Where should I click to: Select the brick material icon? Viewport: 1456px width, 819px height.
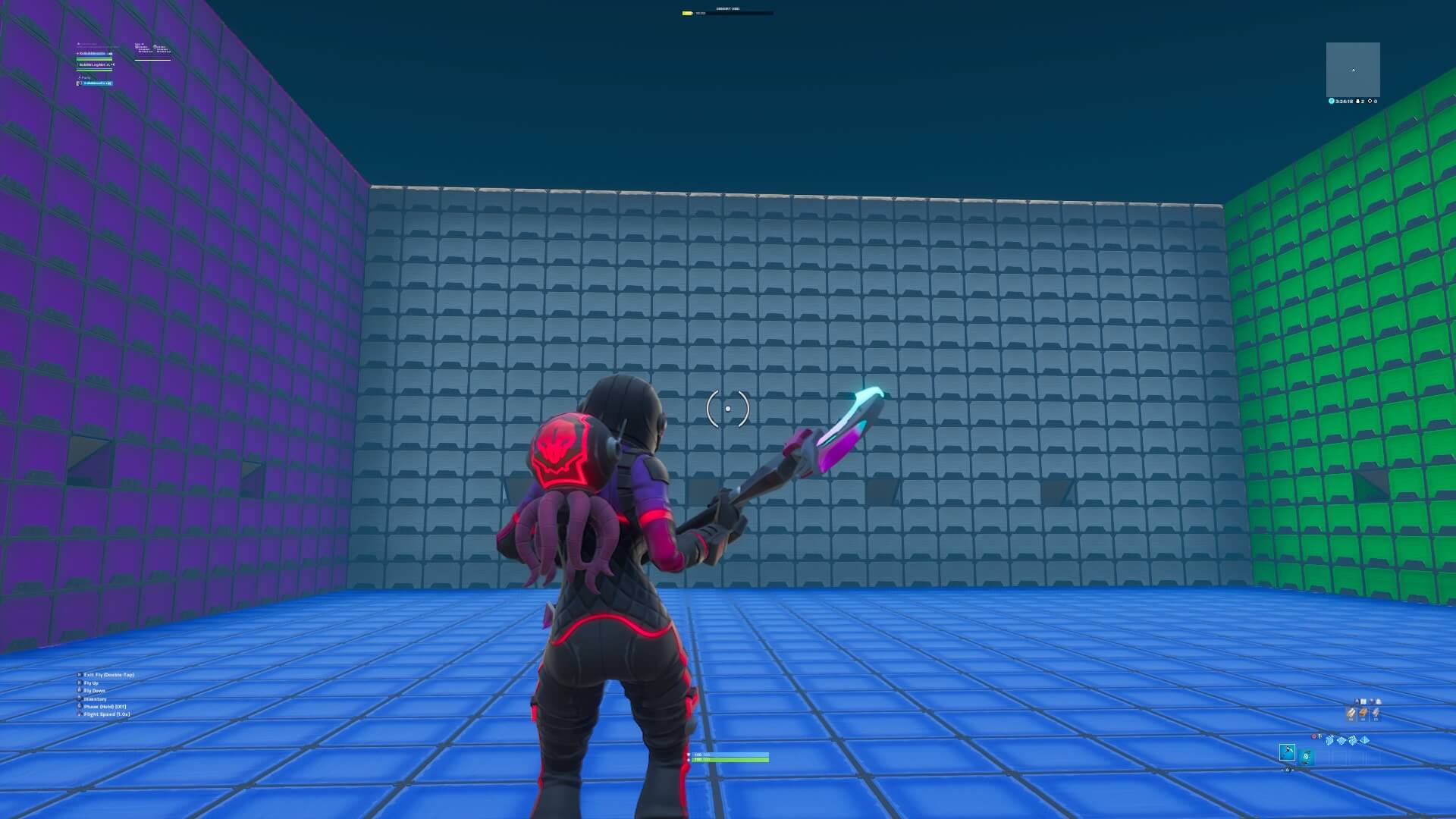click(x=1363, y=713)
